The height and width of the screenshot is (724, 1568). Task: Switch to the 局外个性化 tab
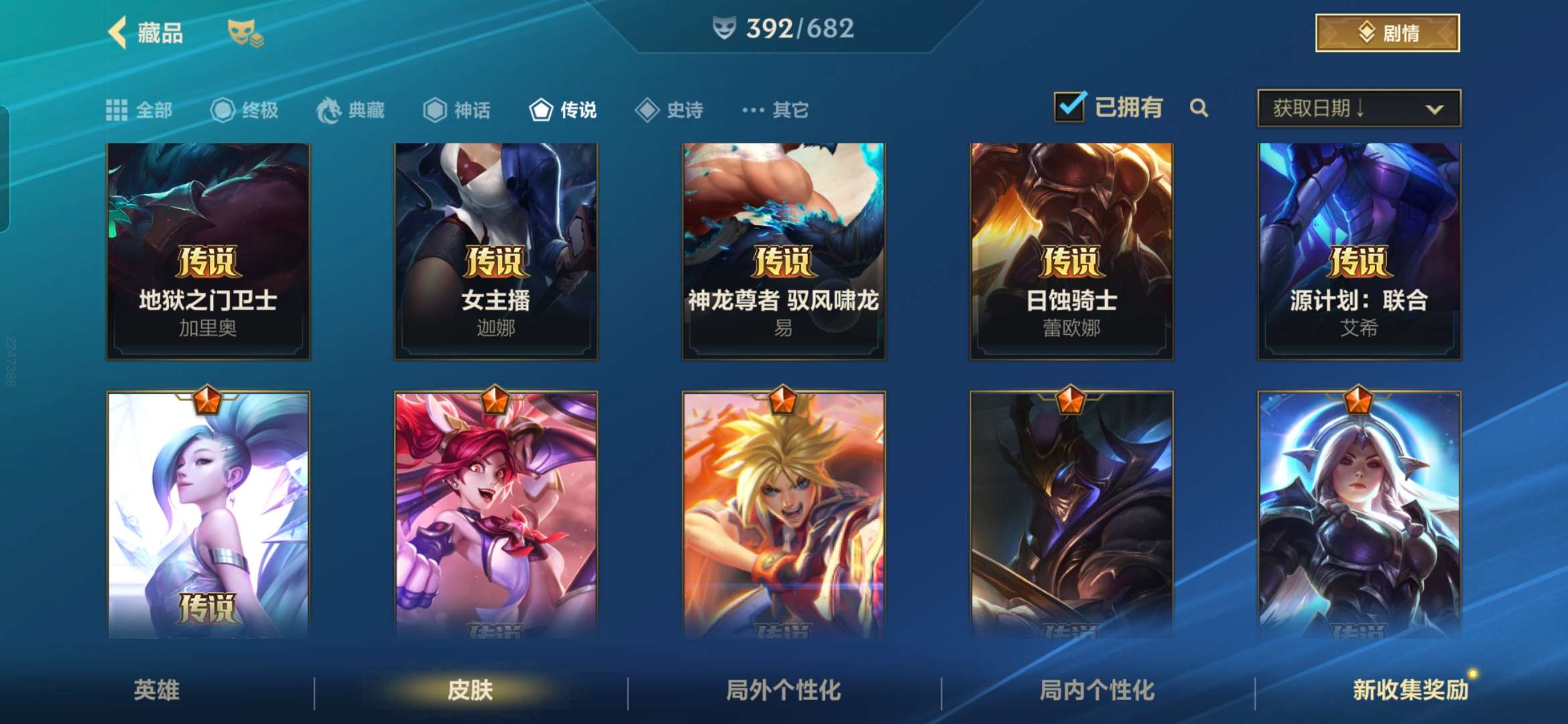[783, 690]
